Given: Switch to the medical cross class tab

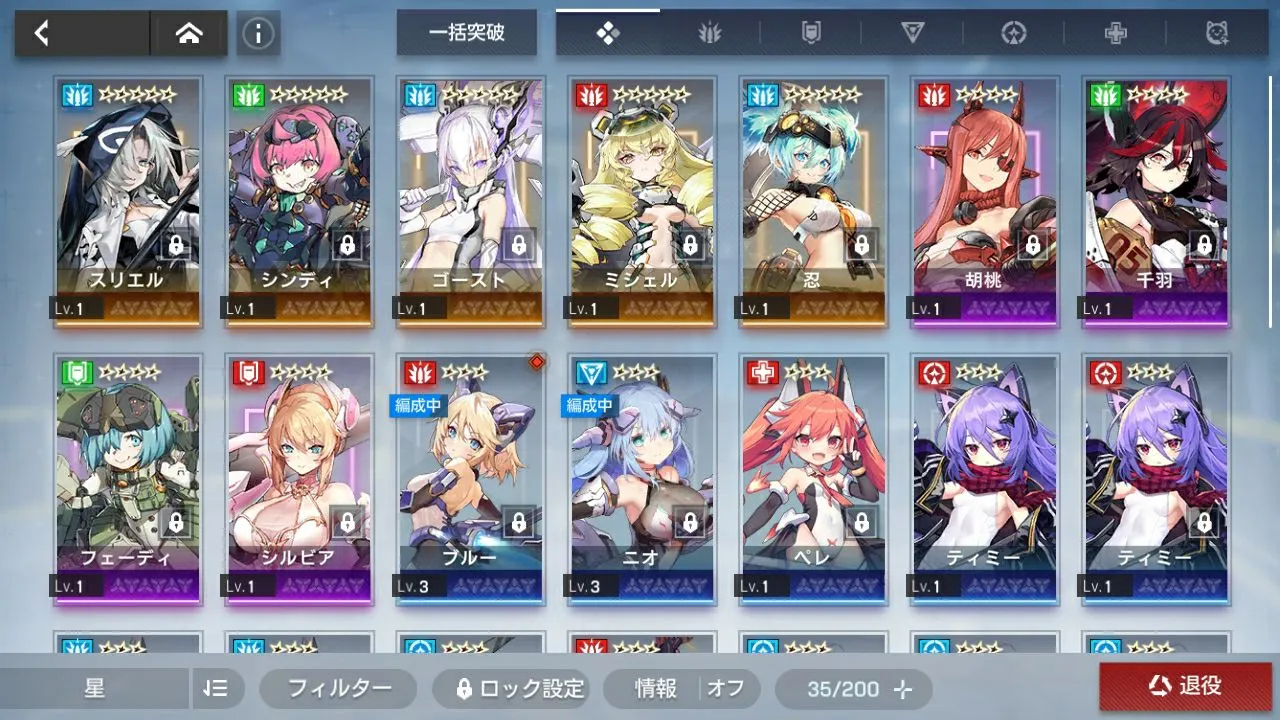Looking at the screenshot, I should pyautogui.click(x=1115, y=33).
